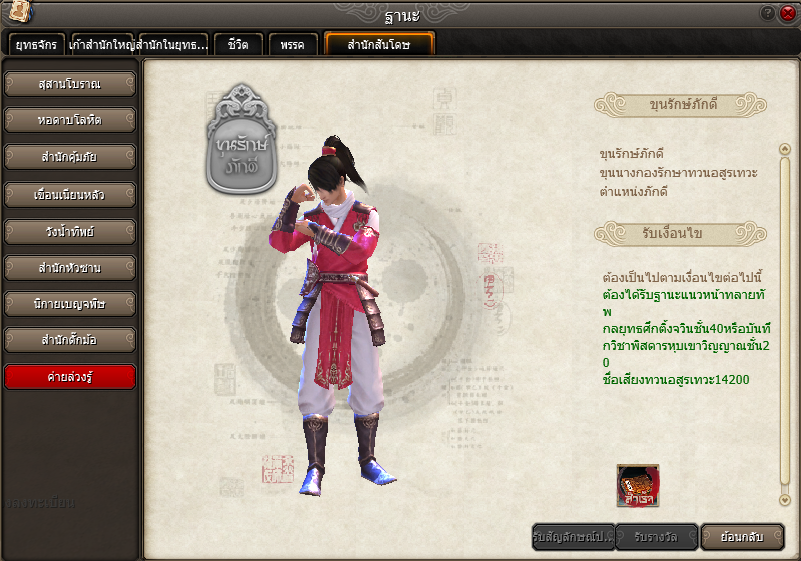Choose นิกายเบญจพิษ in the side menu
This screenshot has height=561, width=801.
click(70, 303)
